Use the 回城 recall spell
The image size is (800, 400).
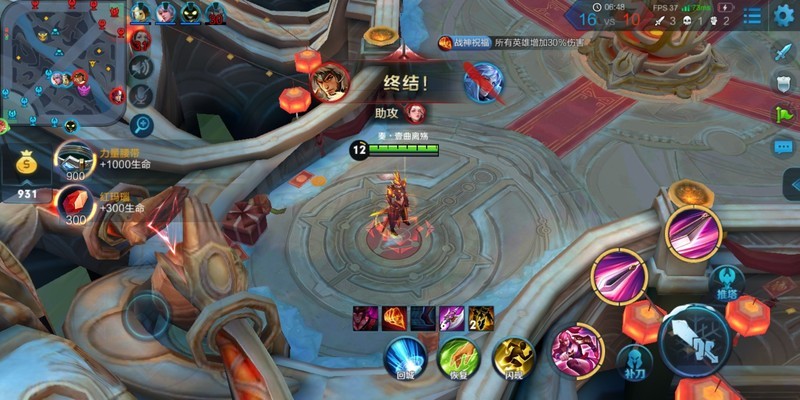(405, 357)
